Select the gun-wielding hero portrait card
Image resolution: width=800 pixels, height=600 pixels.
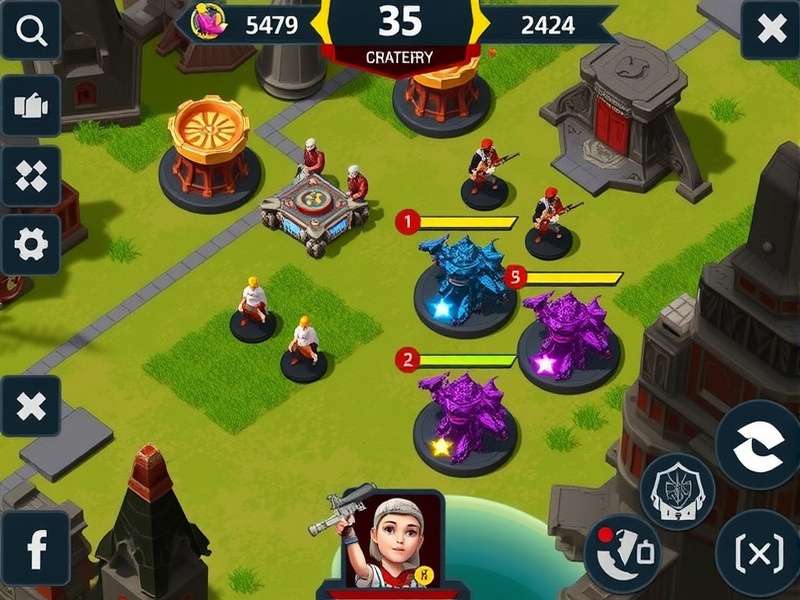(x=391, y=542)
